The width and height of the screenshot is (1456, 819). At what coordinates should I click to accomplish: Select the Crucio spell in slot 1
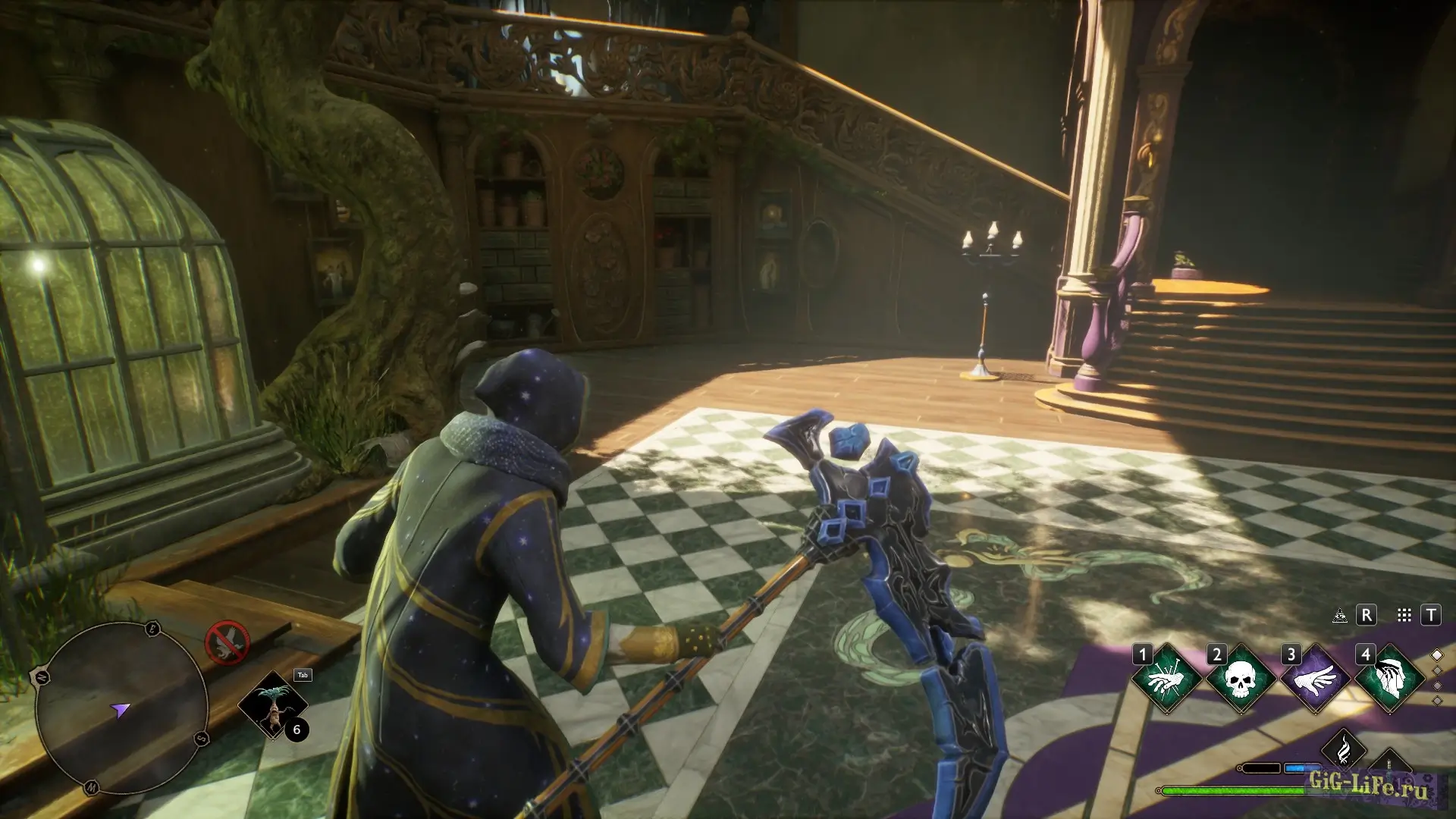pyautogui.click(x=1166, y=679)
